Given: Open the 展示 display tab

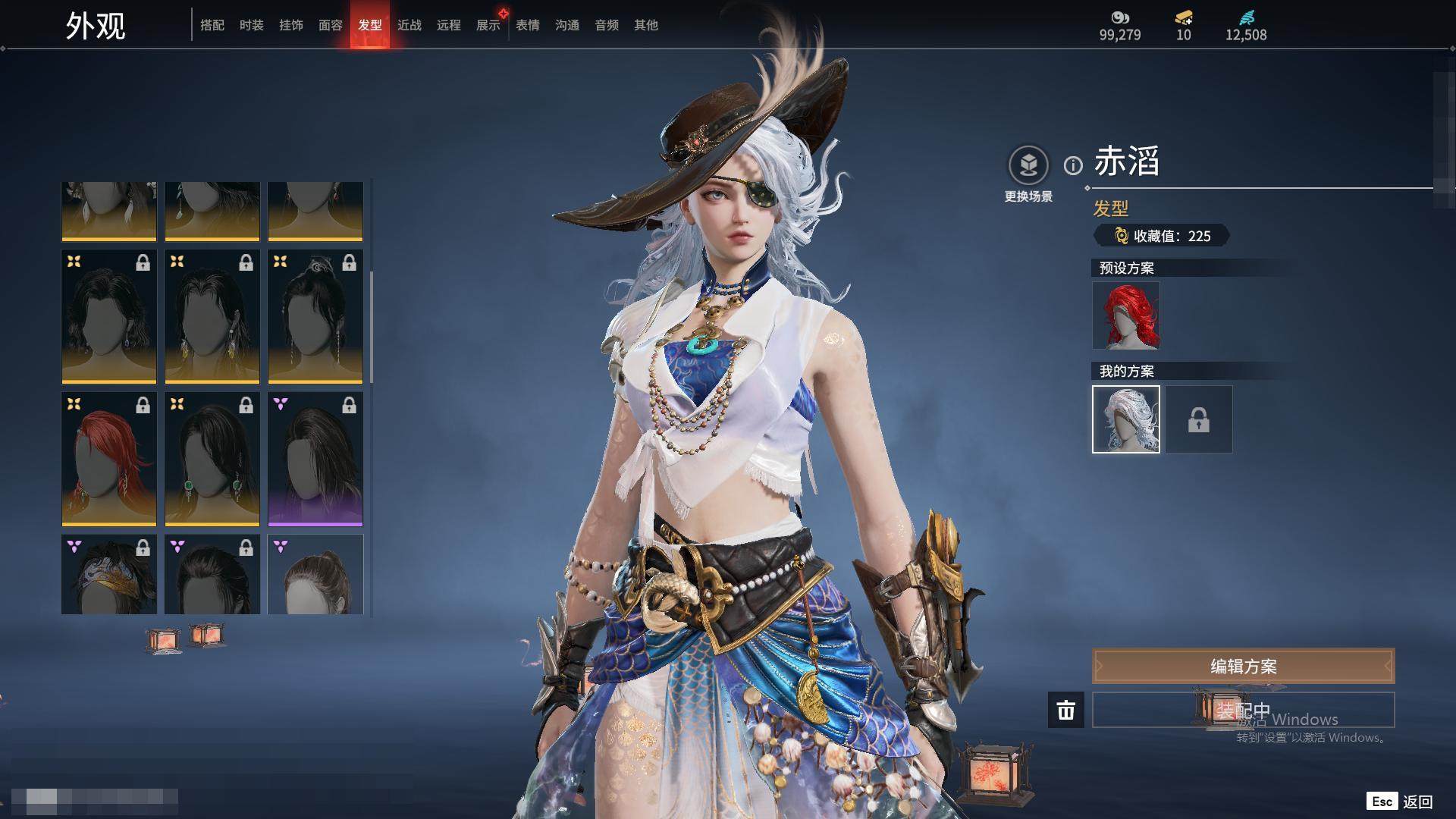Looking at the screenshot, I should click(488, 25).
